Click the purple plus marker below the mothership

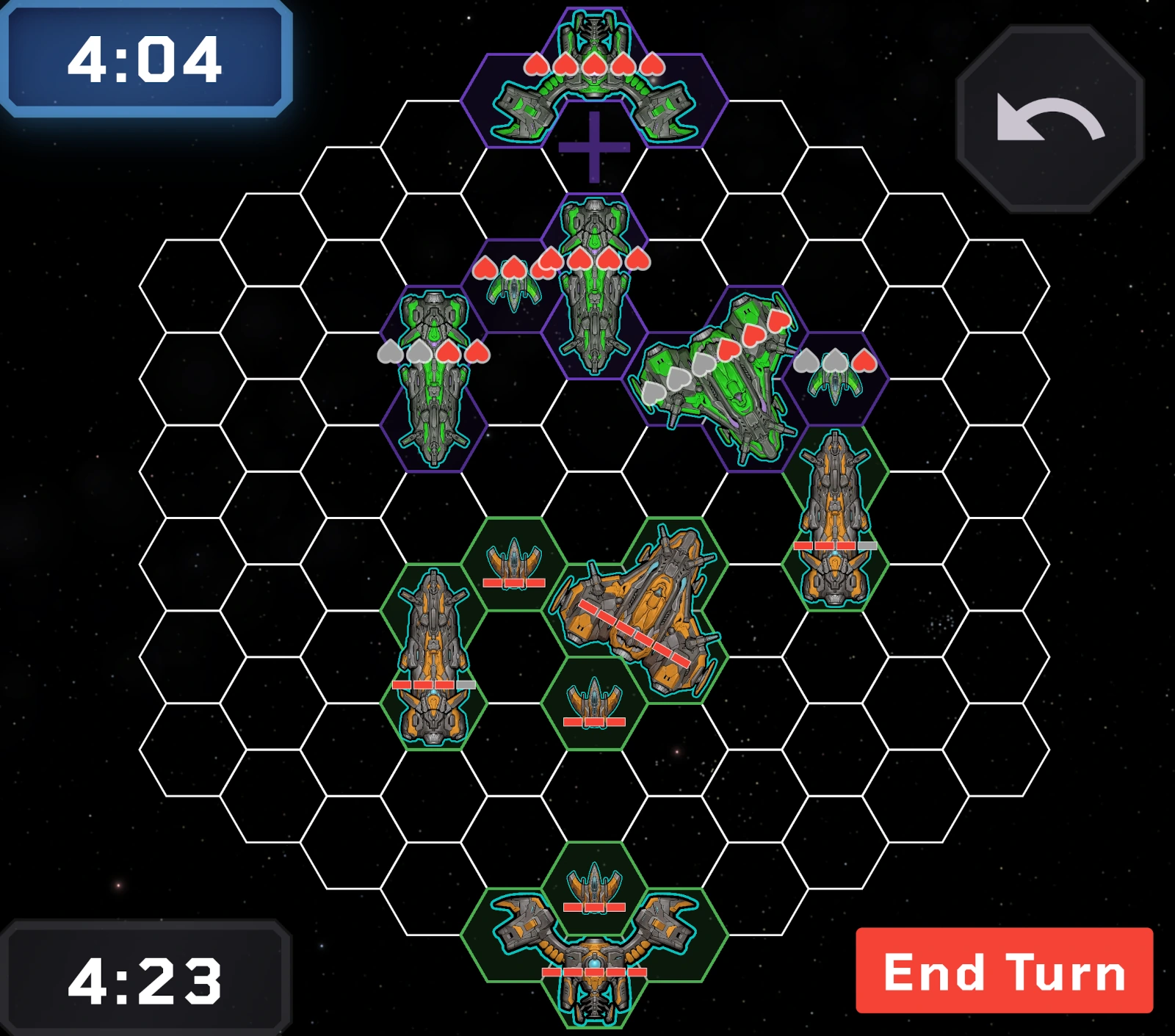593,149
